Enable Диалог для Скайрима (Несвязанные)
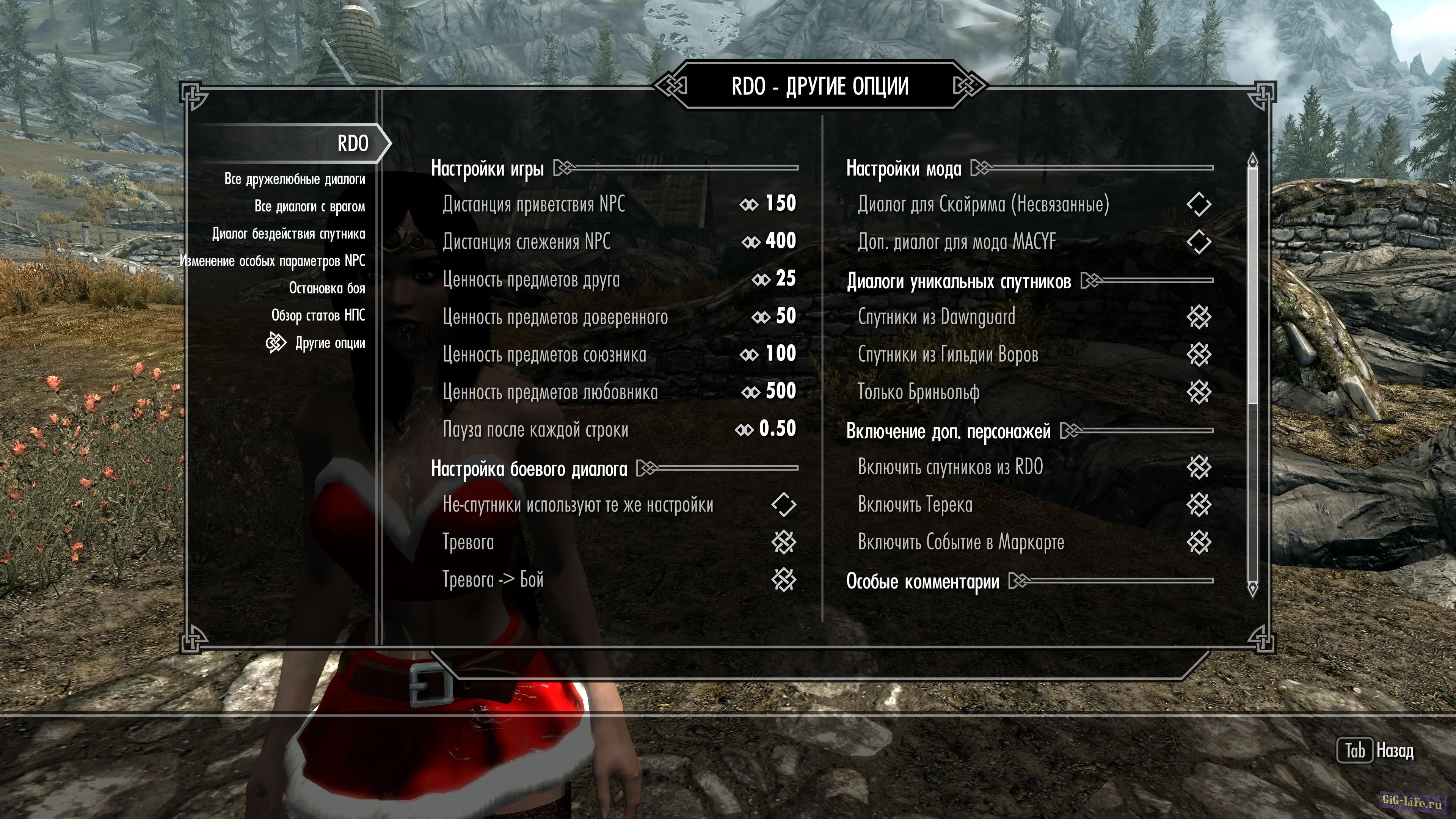 [x=1198, y=204]
